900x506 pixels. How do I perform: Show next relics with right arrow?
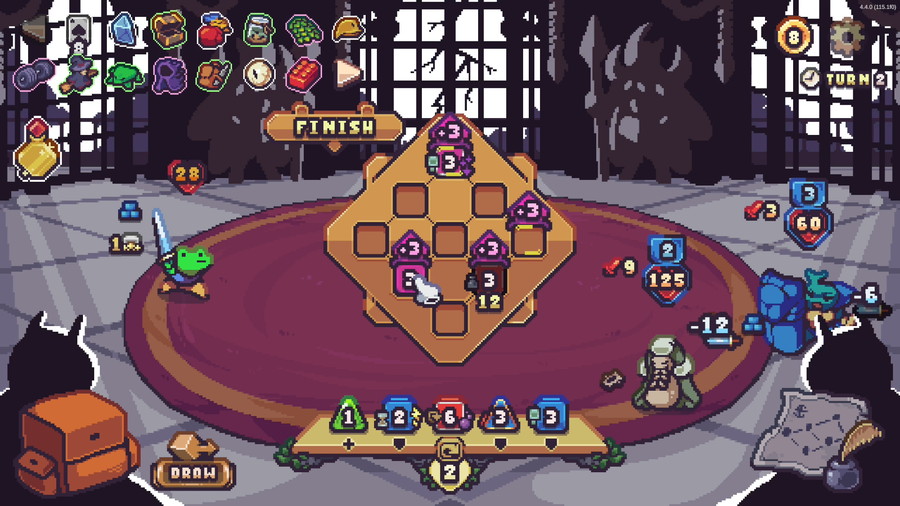[x=347, y=72]
